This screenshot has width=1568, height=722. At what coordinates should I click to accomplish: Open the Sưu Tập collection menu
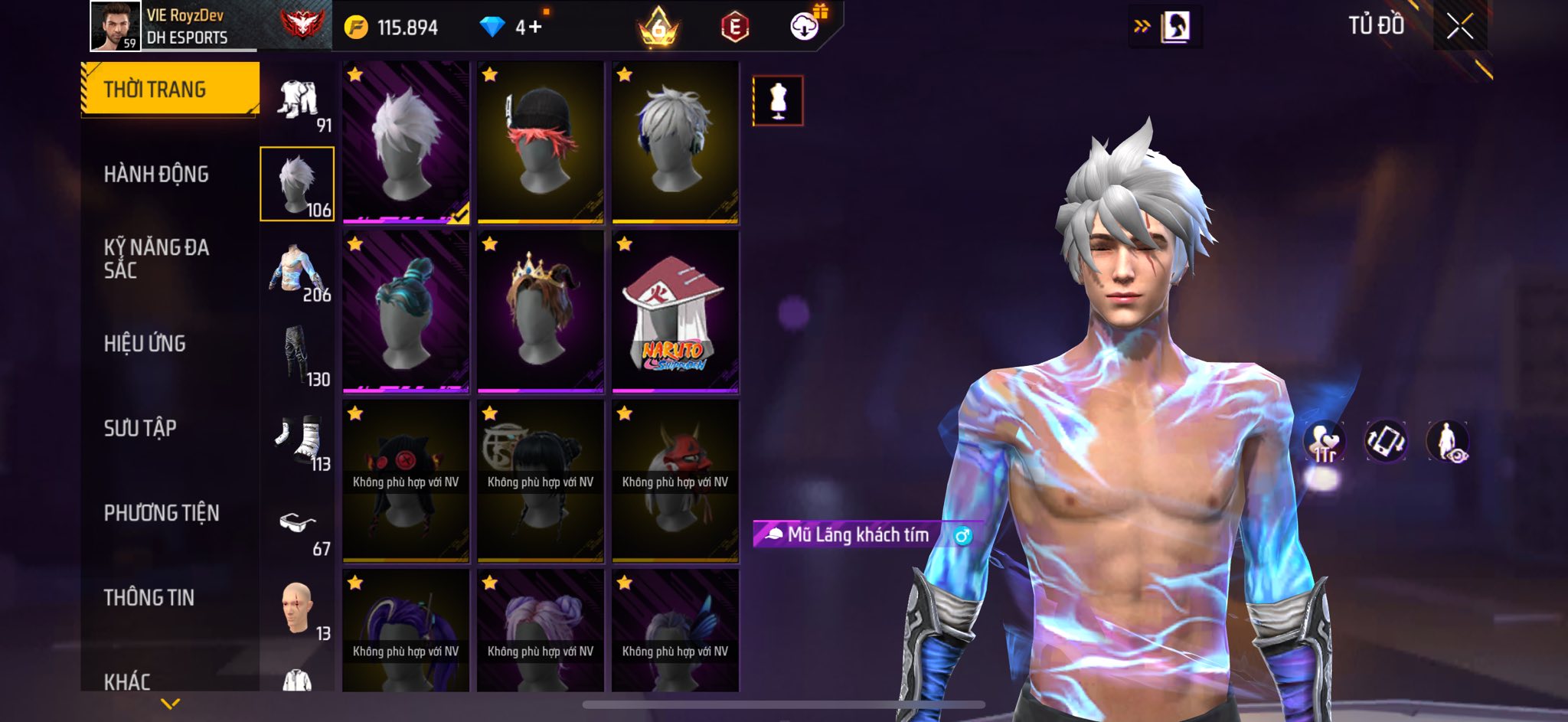point(140,428)
